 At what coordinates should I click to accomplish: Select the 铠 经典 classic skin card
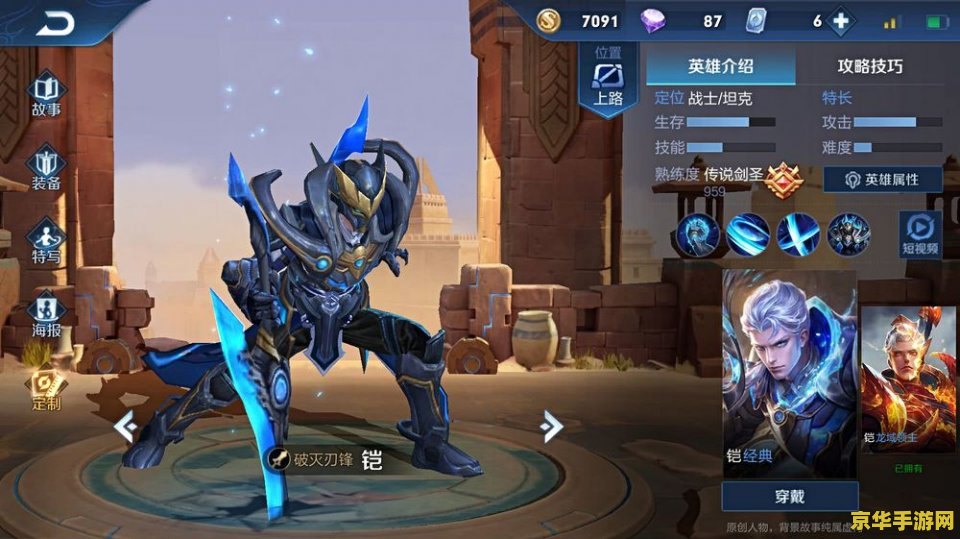[x=789, y=371]
